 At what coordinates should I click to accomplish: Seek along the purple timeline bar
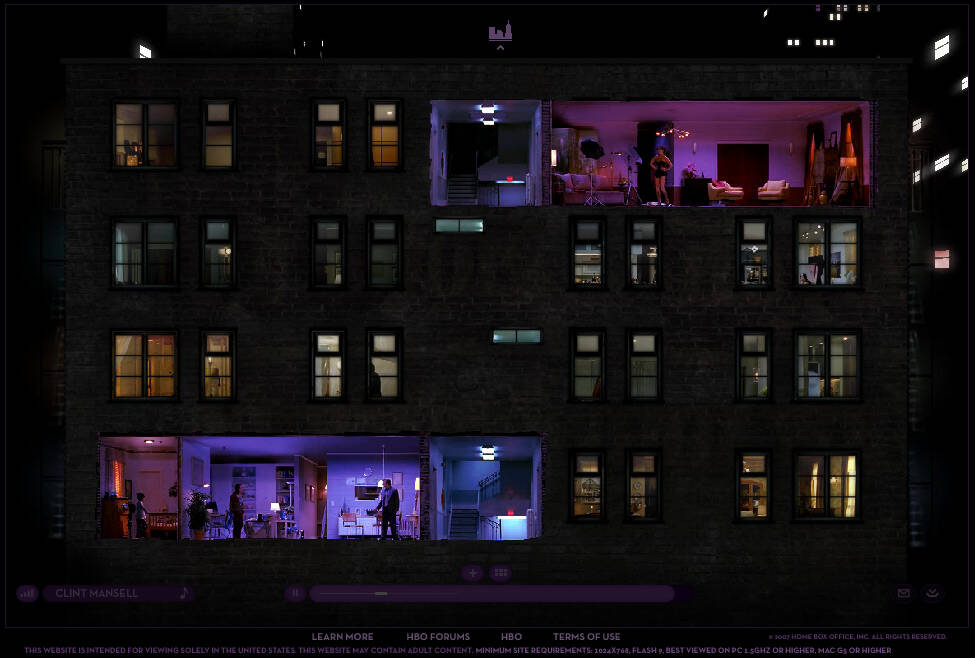coord(490,593)
